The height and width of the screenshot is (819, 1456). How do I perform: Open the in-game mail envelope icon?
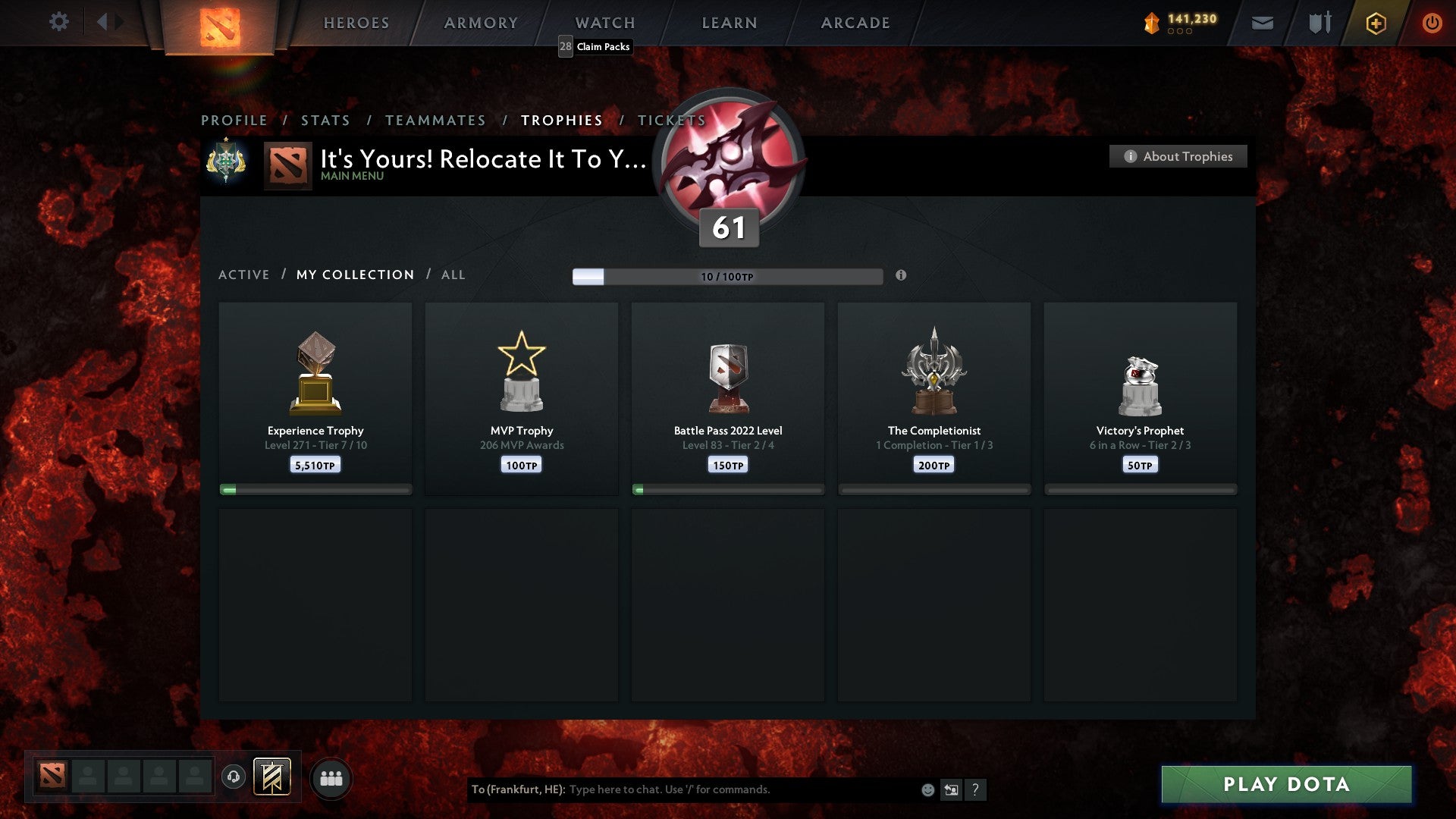[1263, 23]
